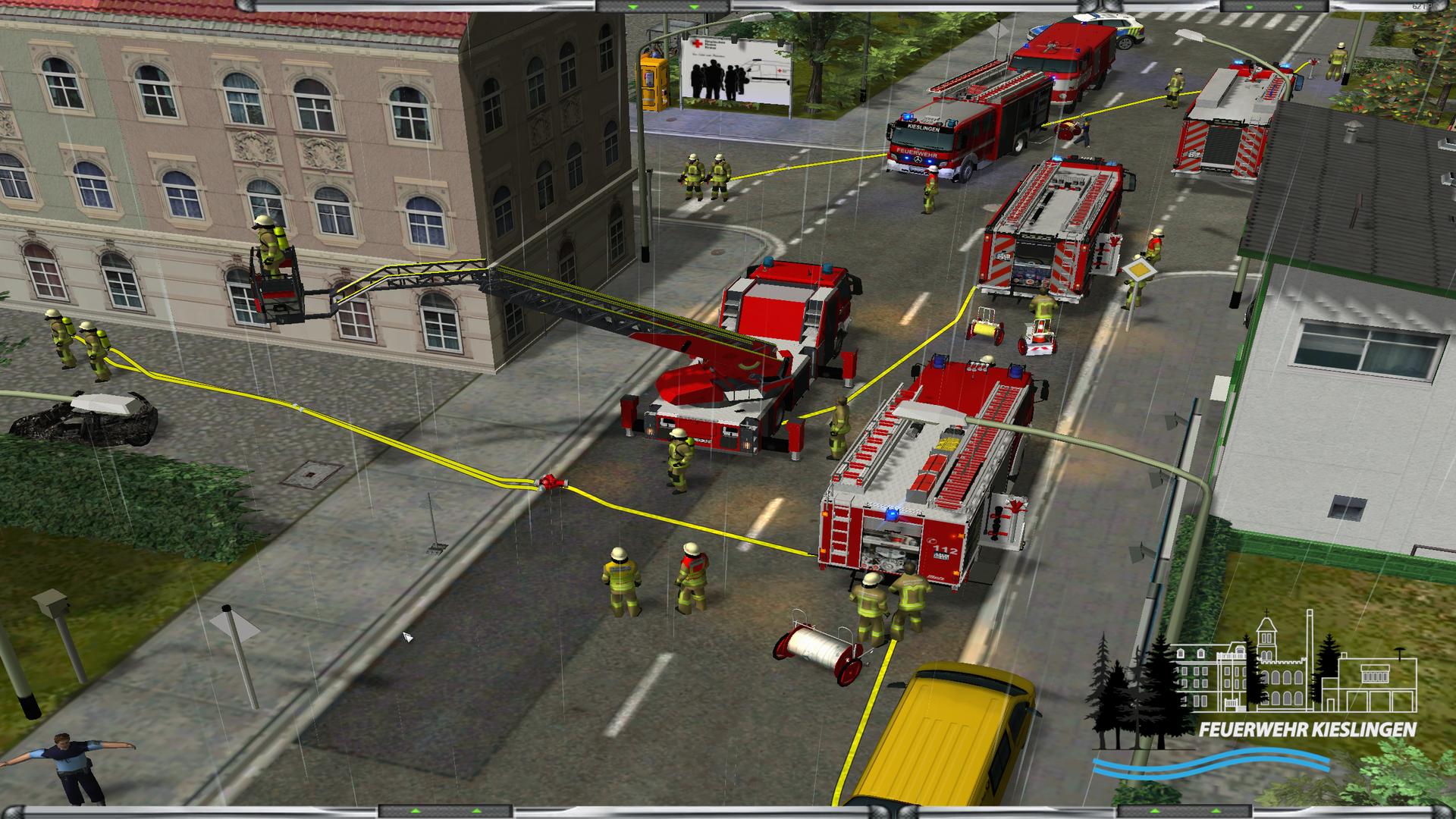Expand the bottom bar's right-hand hidden panel tab
Screen dimensions: 1456x819
click(1185, 812)
